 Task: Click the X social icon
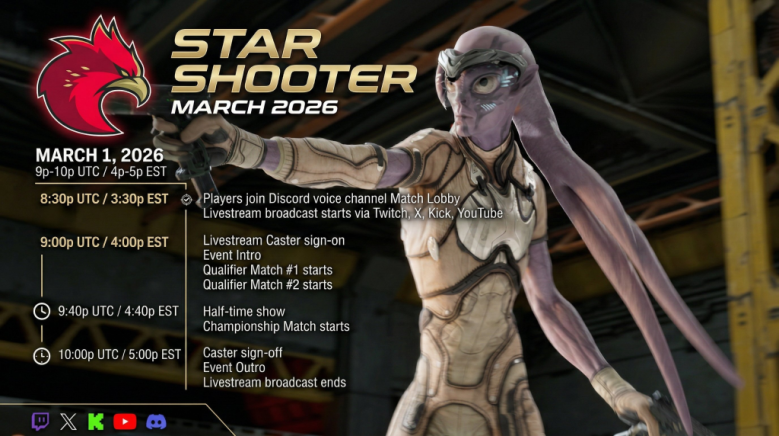point(68,421)
